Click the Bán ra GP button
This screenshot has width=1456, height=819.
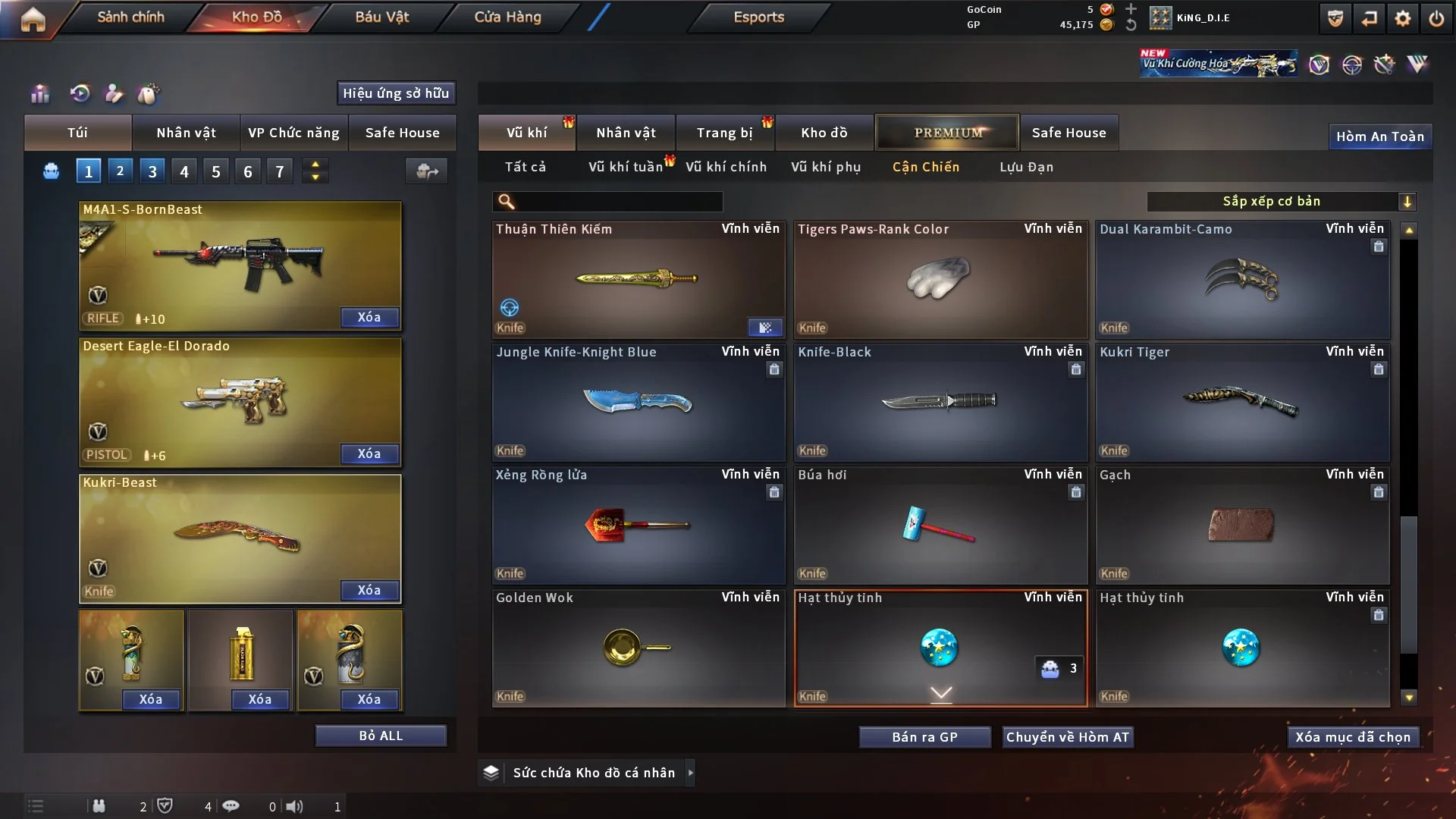[924, 737]
